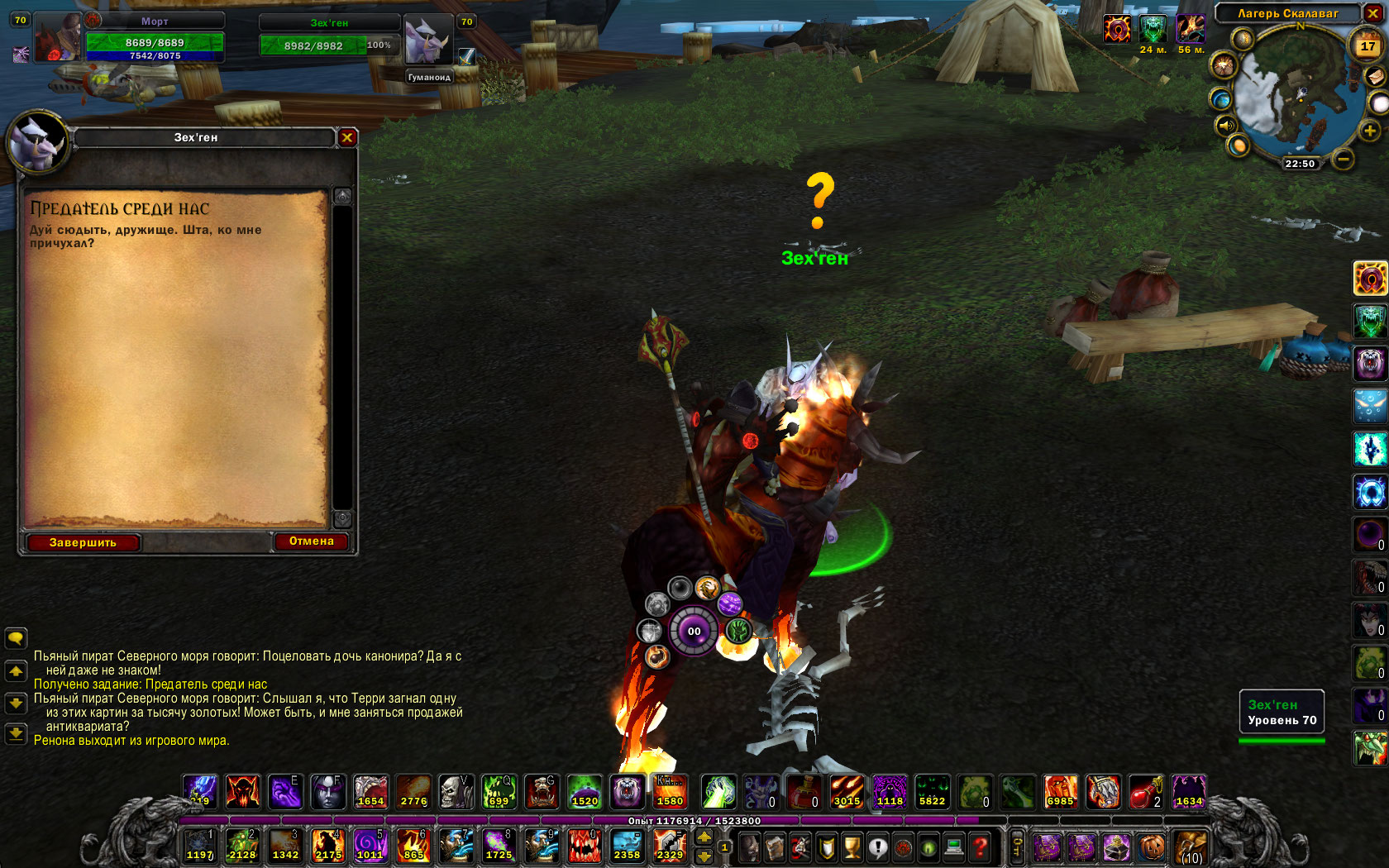
Task: Open the backpack bag slot marked (10)
Action: click(x=1191, y=847)
